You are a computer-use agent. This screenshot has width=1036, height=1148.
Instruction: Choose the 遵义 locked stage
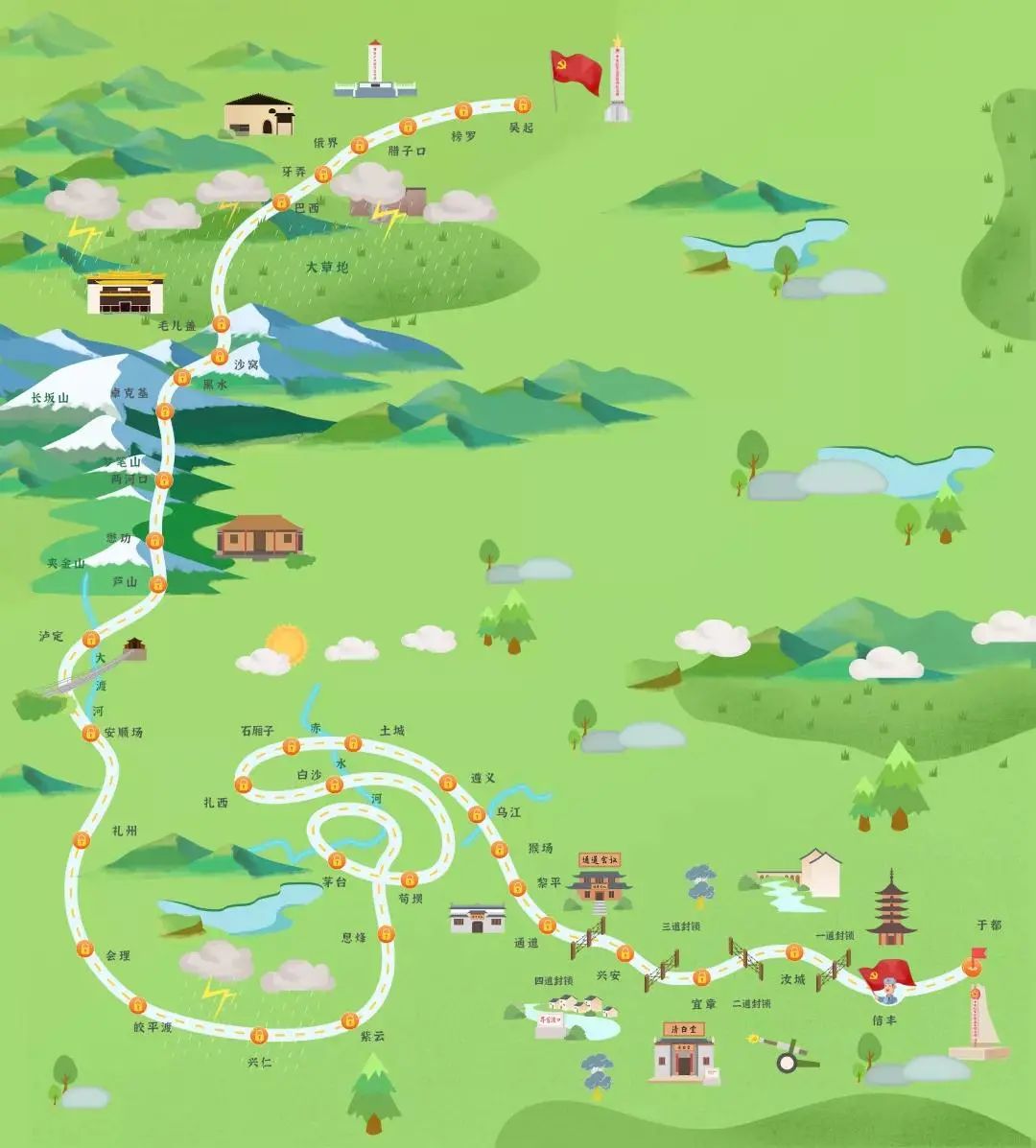(447, 783)
